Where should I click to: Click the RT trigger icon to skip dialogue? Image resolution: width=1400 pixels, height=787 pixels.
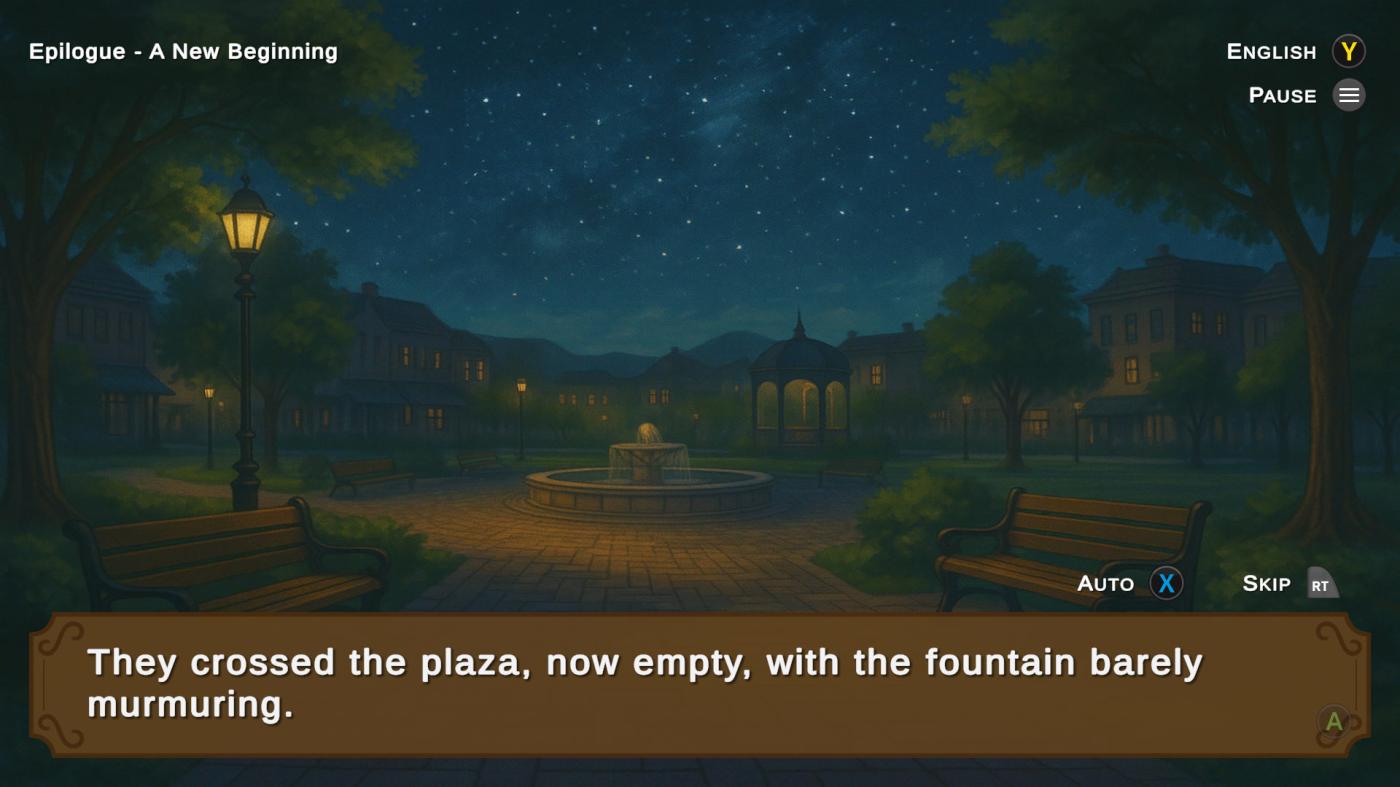click(1322, 583)
